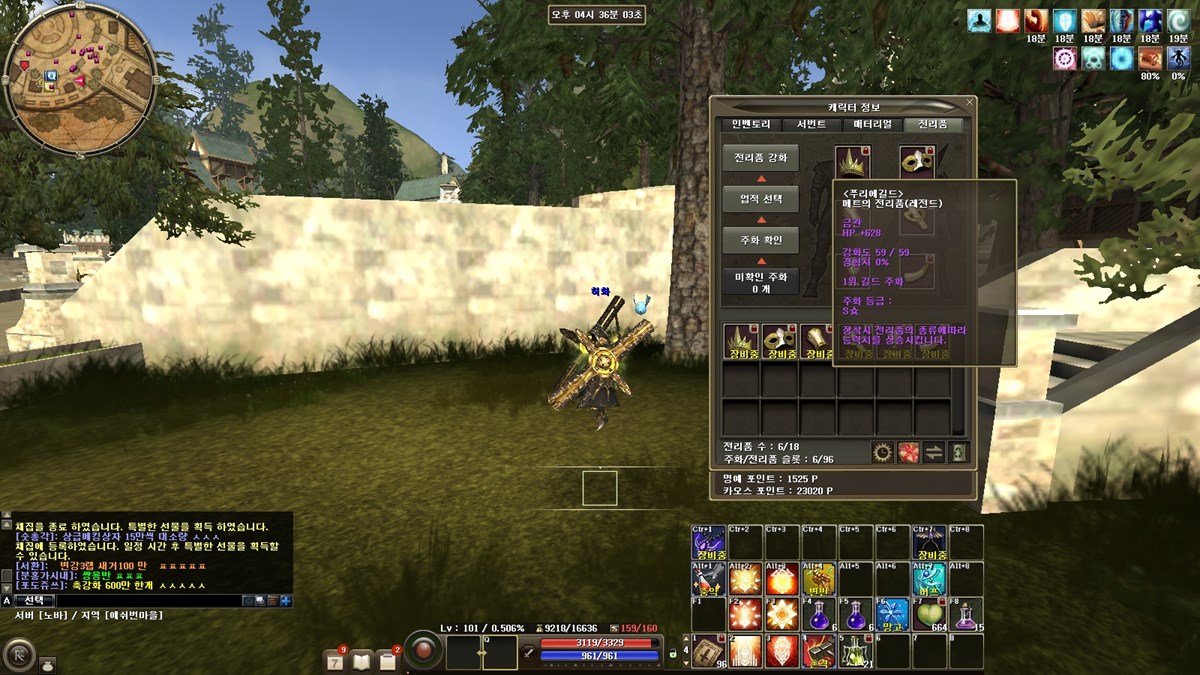The height and width of the screenshot is (675, 1200).
Task: Activate the golden gauntlet skill in Alt+4 slot
Action: click(819, 577)
